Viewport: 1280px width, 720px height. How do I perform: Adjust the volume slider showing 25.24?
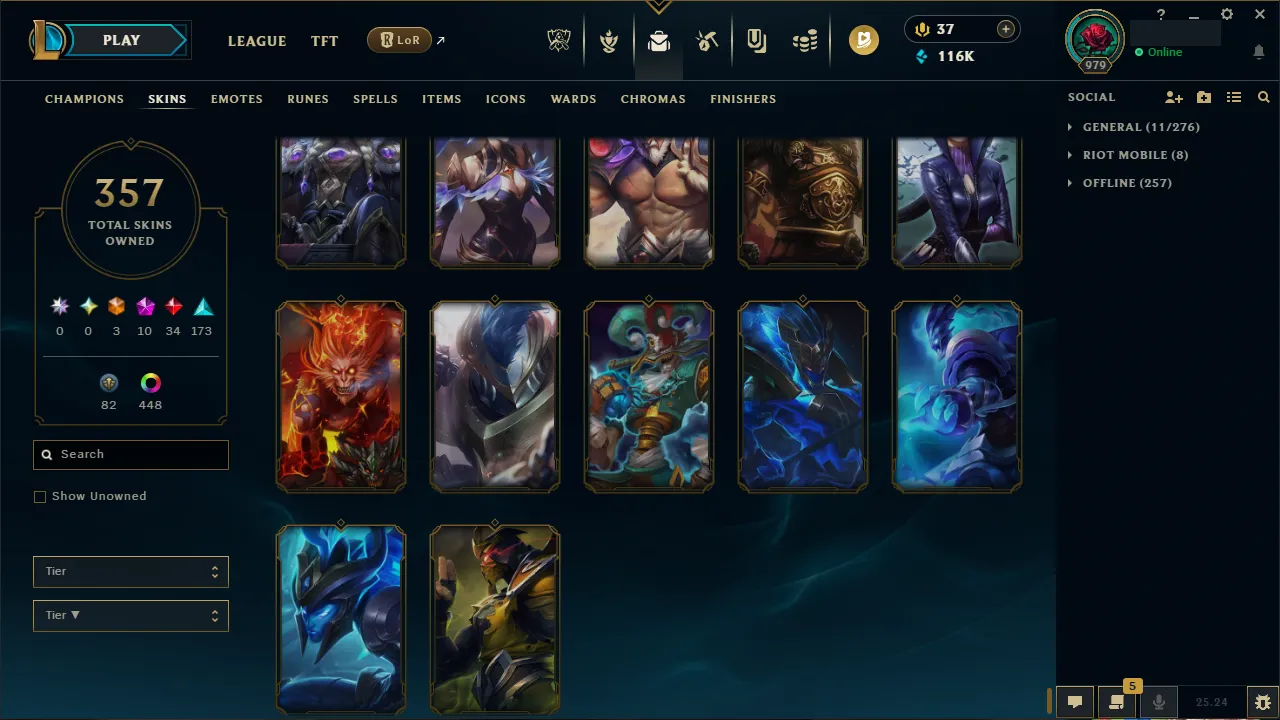click(x=1213, y=701)
